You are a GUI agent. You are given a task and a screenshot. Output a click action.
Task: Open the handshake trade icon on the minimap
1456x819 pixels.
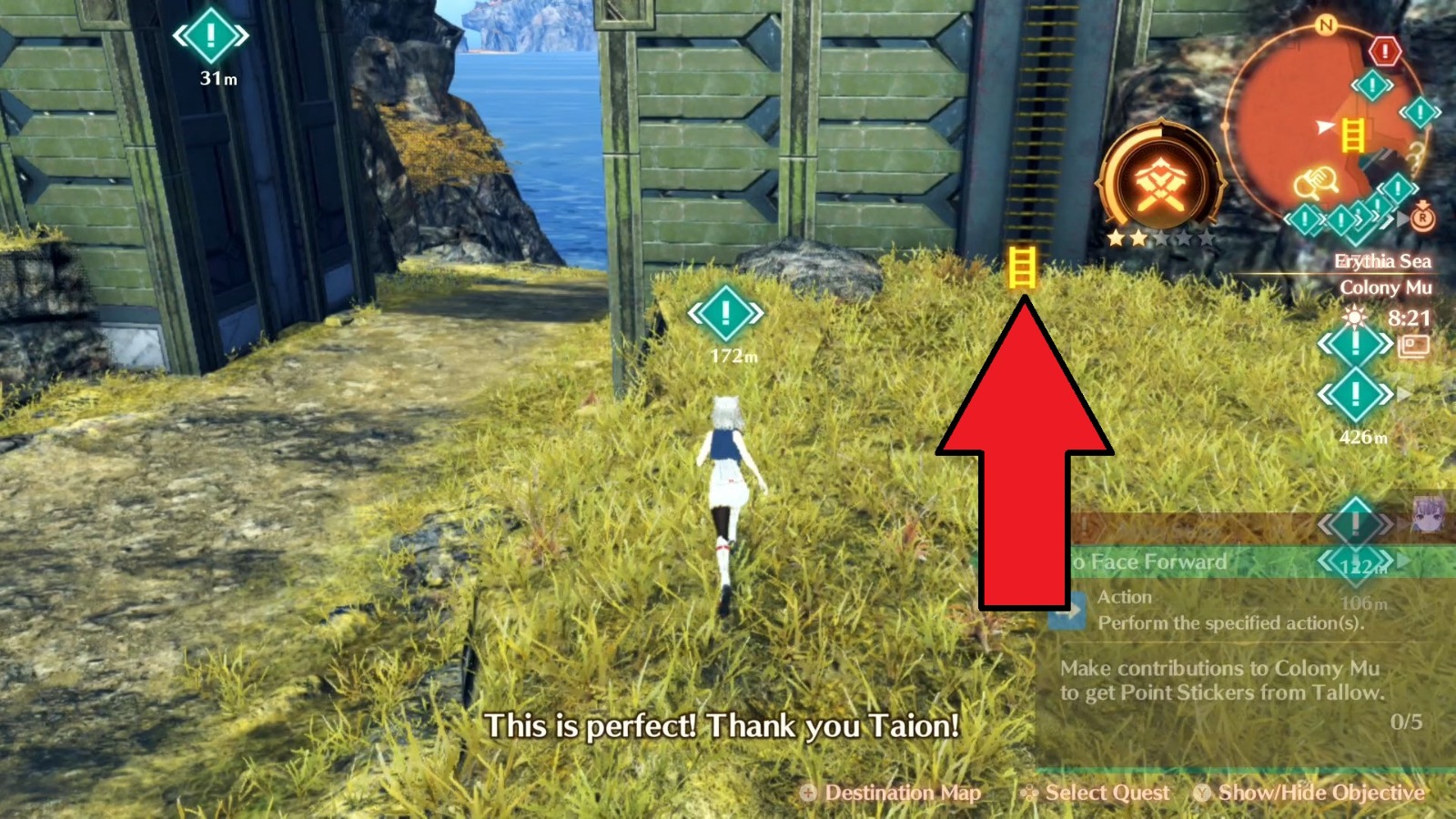coord(1317,180)
